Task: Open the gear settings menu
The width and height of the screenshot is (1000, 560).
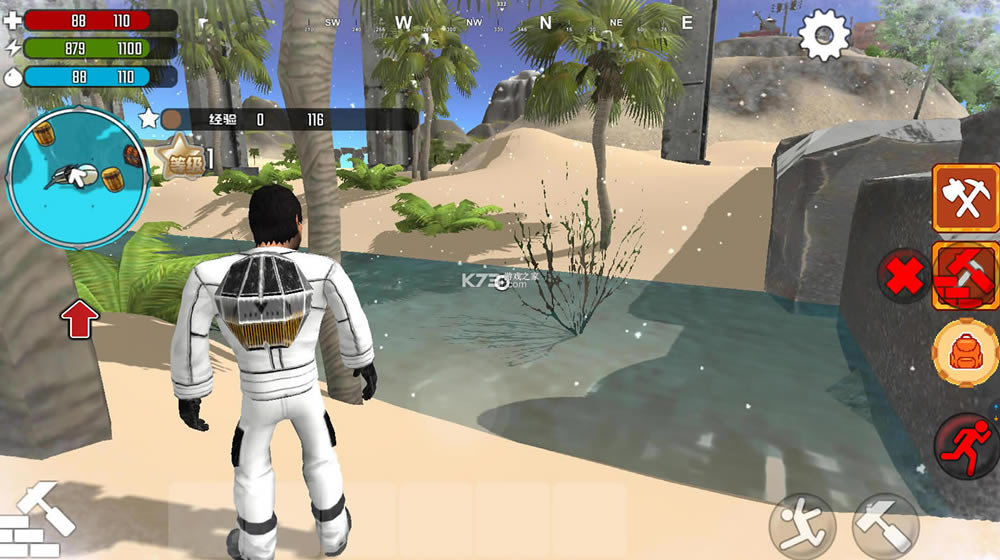Action: pyautogui.click(x=825, y=36)
